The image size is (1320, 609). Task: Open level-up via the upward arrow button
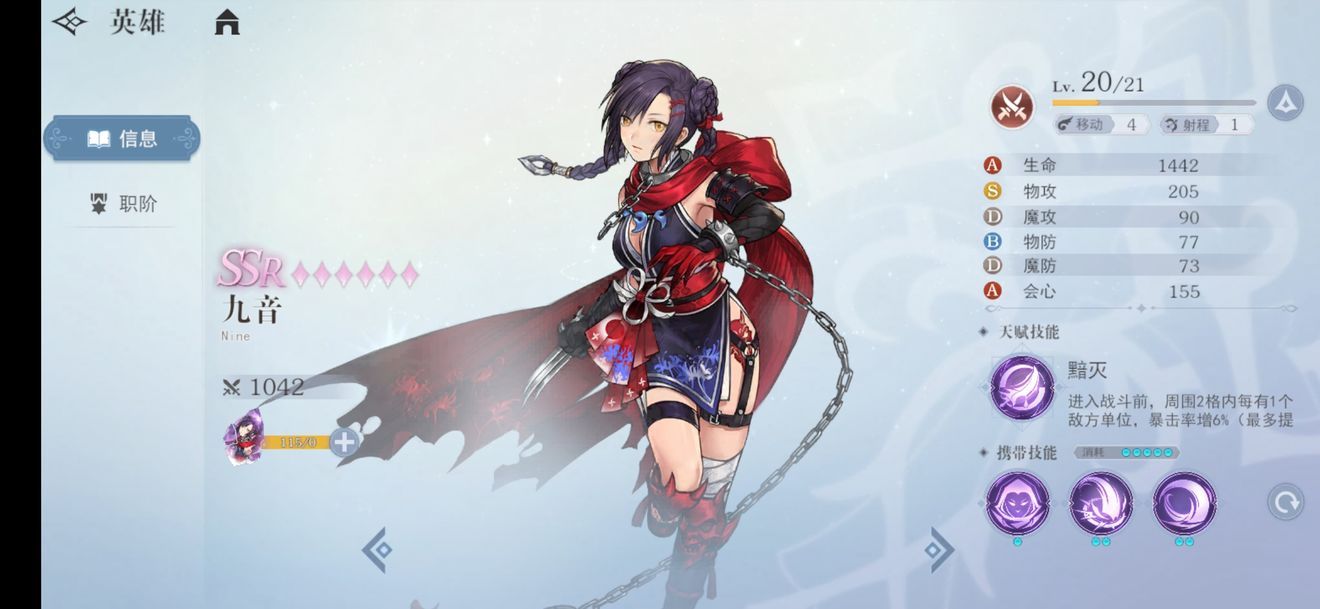(1284, 103)
